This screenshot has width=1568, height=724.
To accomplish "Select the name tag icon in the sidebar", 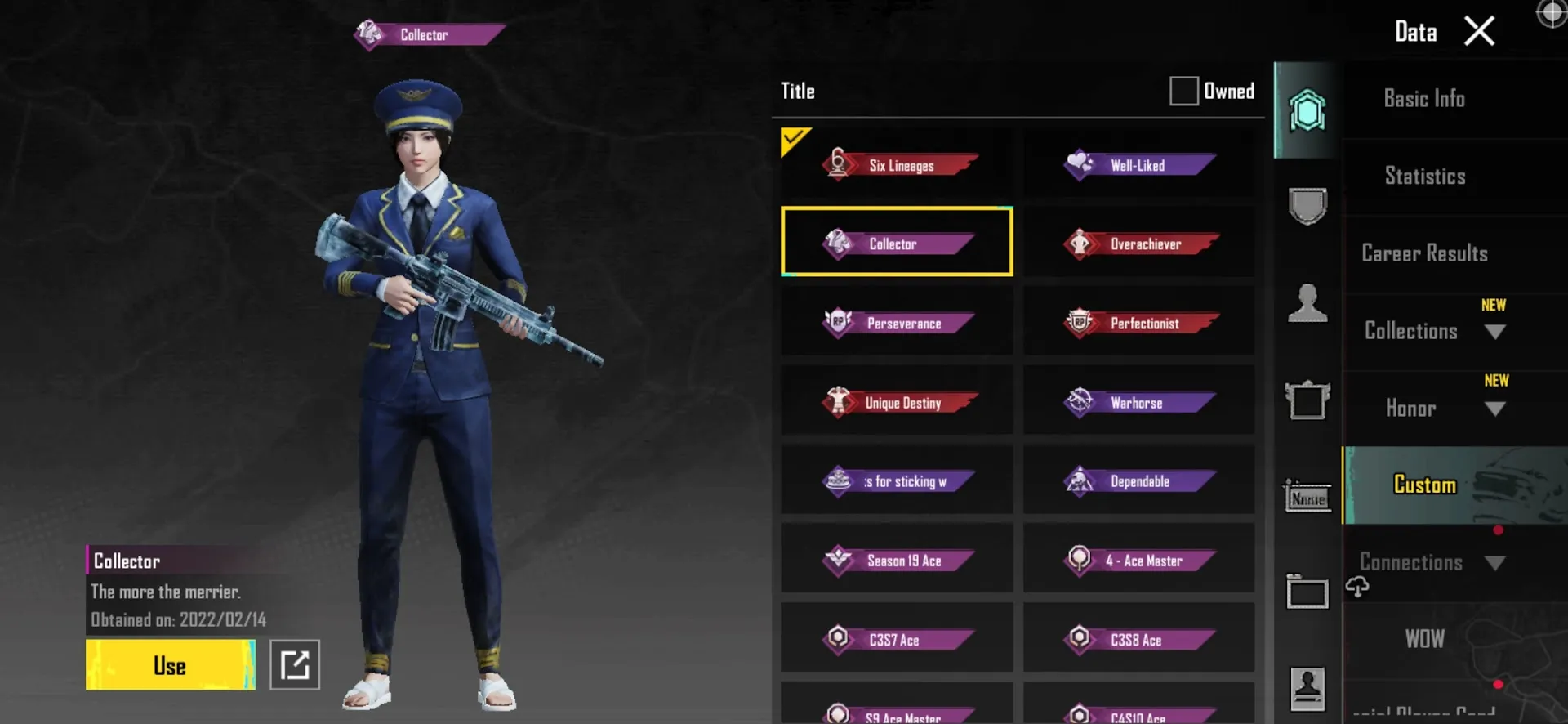I will 1307,495.
